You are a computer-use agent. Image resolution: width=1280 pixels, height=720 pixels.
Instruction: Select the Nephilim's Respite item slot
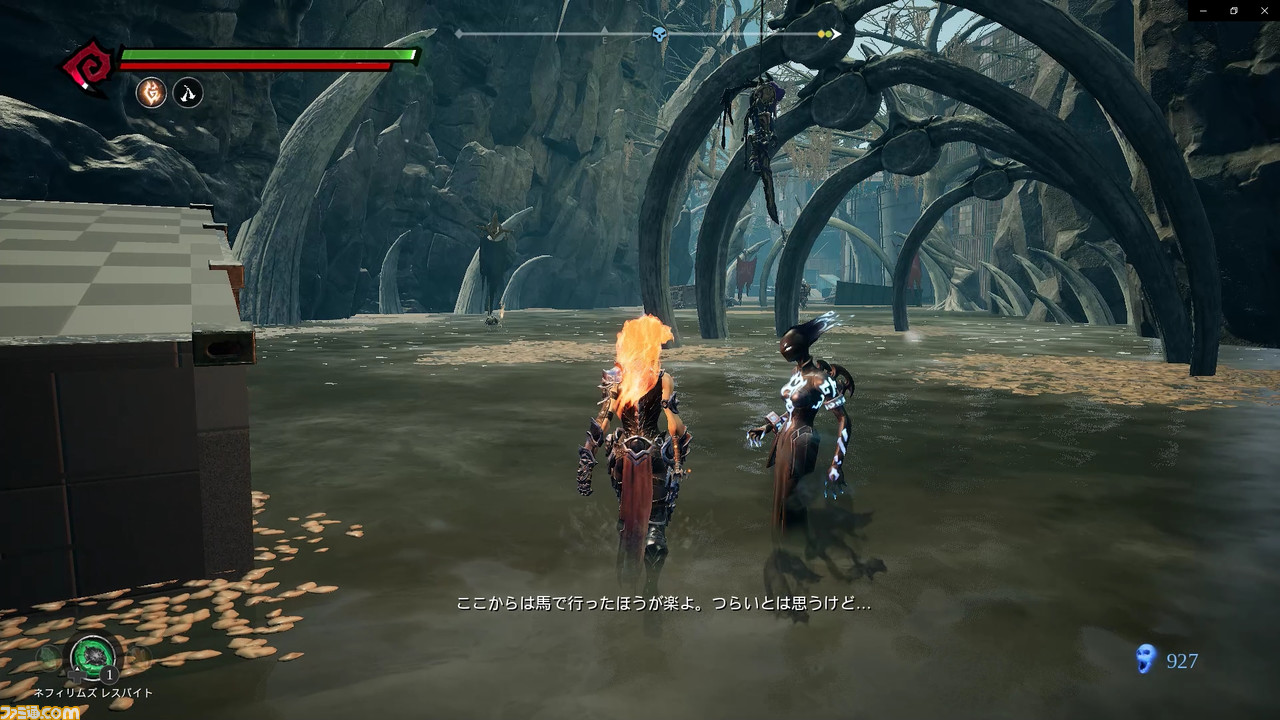[x=93, y=657]
